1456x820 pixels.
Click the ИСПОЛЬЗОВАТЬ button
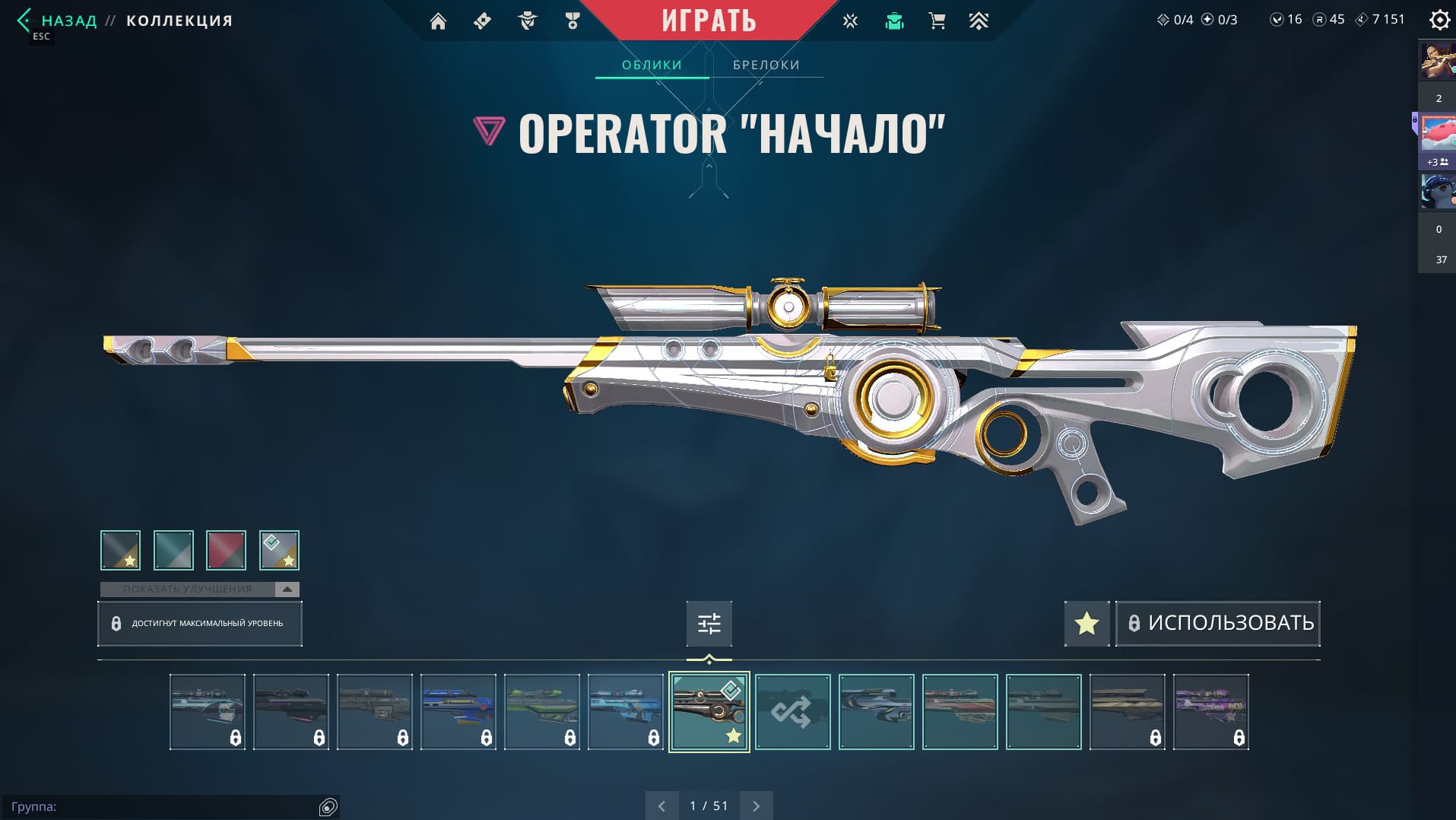point(1218,623)
